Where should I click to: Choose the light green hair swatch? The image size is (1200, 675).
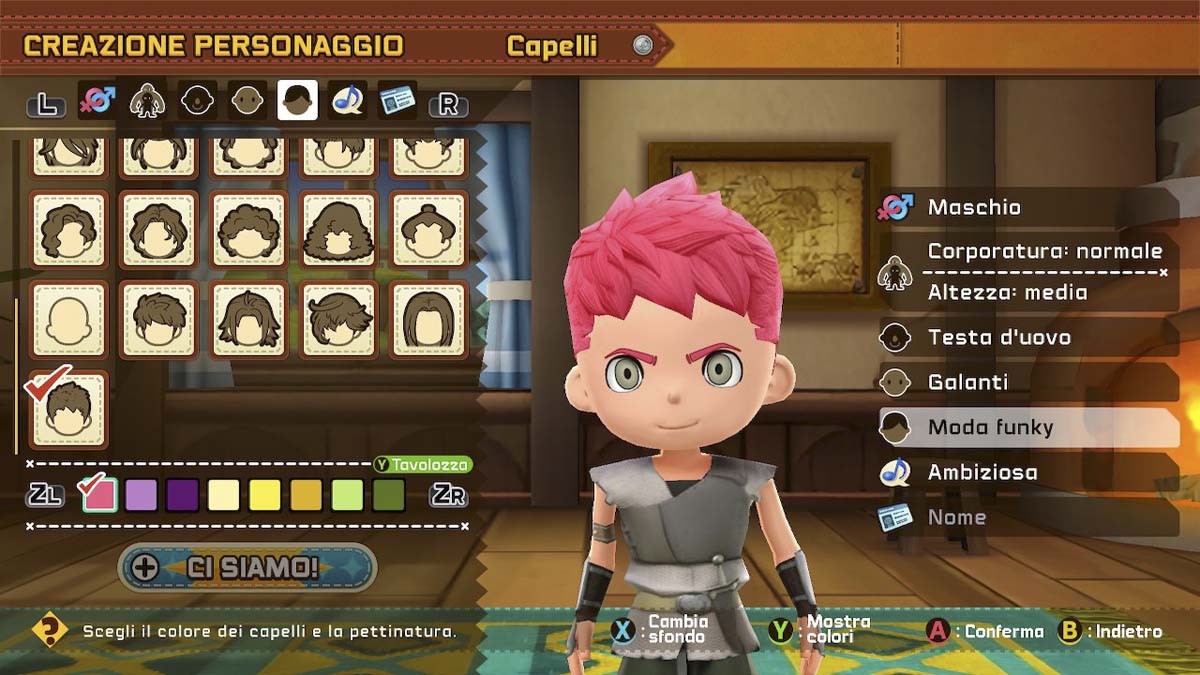point(347,494)
